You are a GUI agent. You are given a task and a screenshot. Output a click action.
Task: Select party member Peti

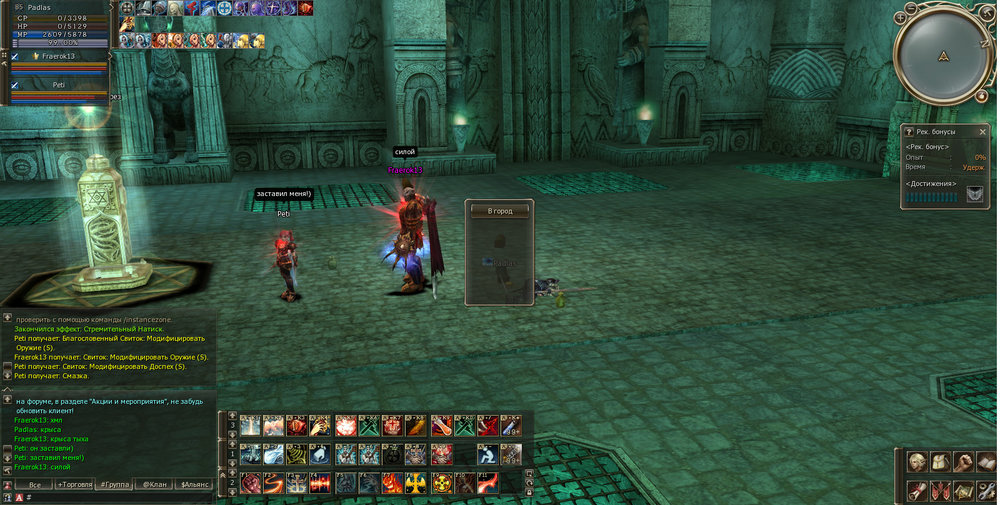click(58, 85)
